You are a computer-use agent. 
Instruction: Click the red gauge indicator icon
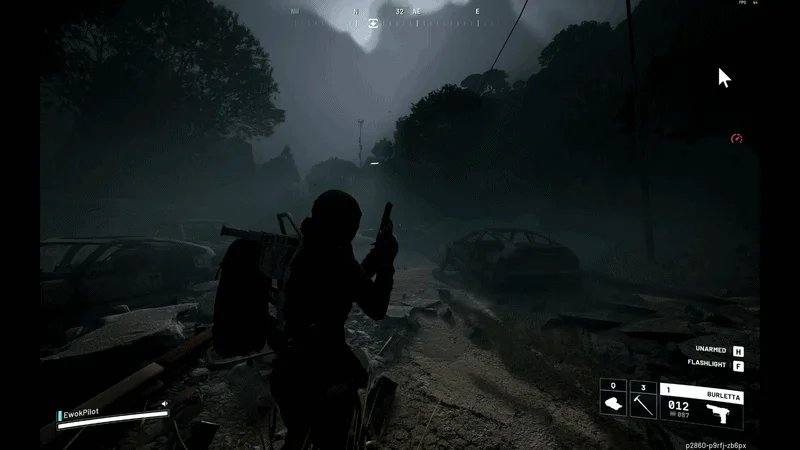(x=737, y=138)
